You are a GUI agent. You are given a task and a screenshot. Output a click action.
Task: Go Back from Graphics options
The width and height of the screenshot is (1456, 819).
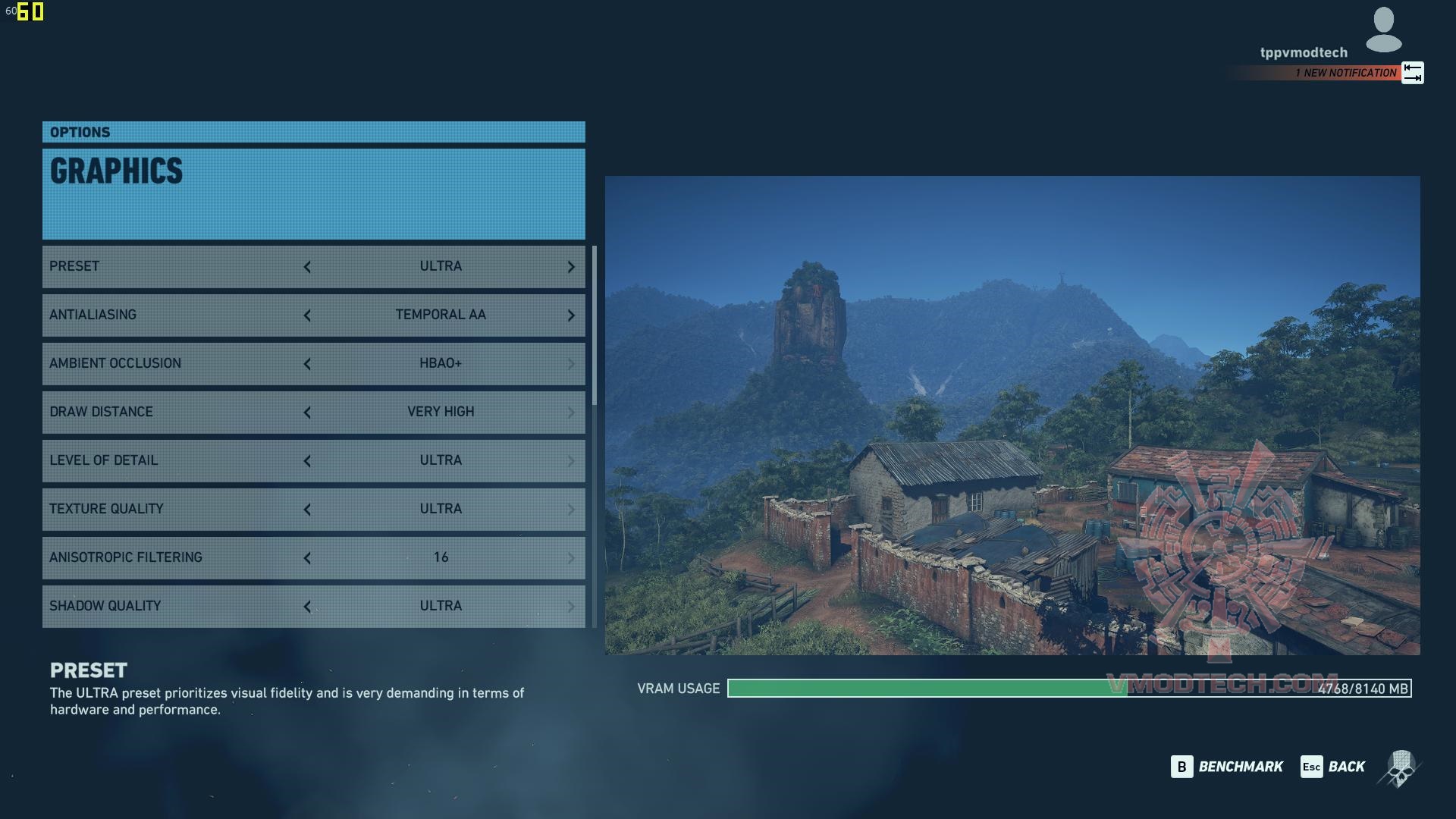coord(1333,767)
